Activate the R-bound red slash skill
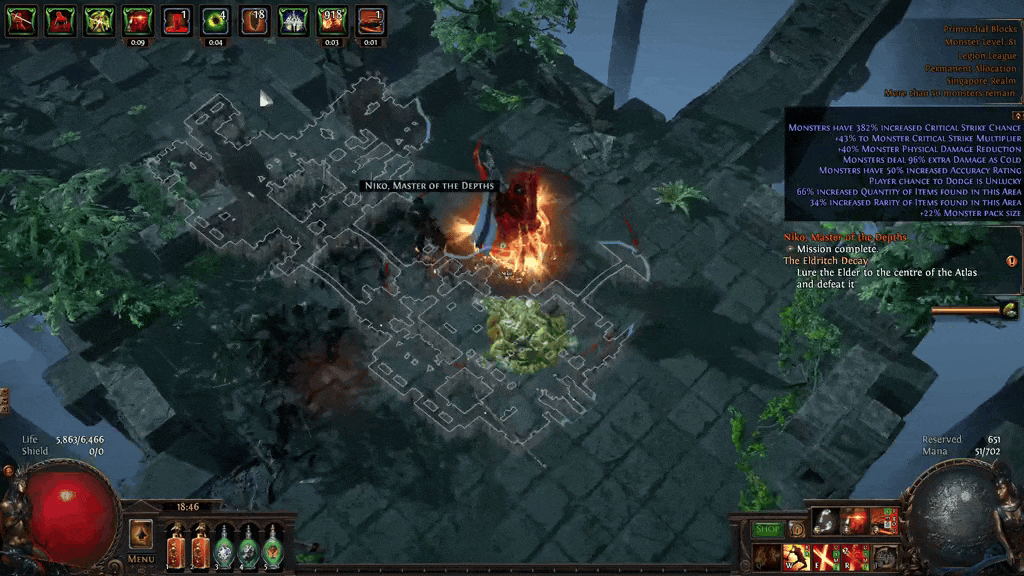The width and height of the screenshot is (1024, 576). (855, 557)
